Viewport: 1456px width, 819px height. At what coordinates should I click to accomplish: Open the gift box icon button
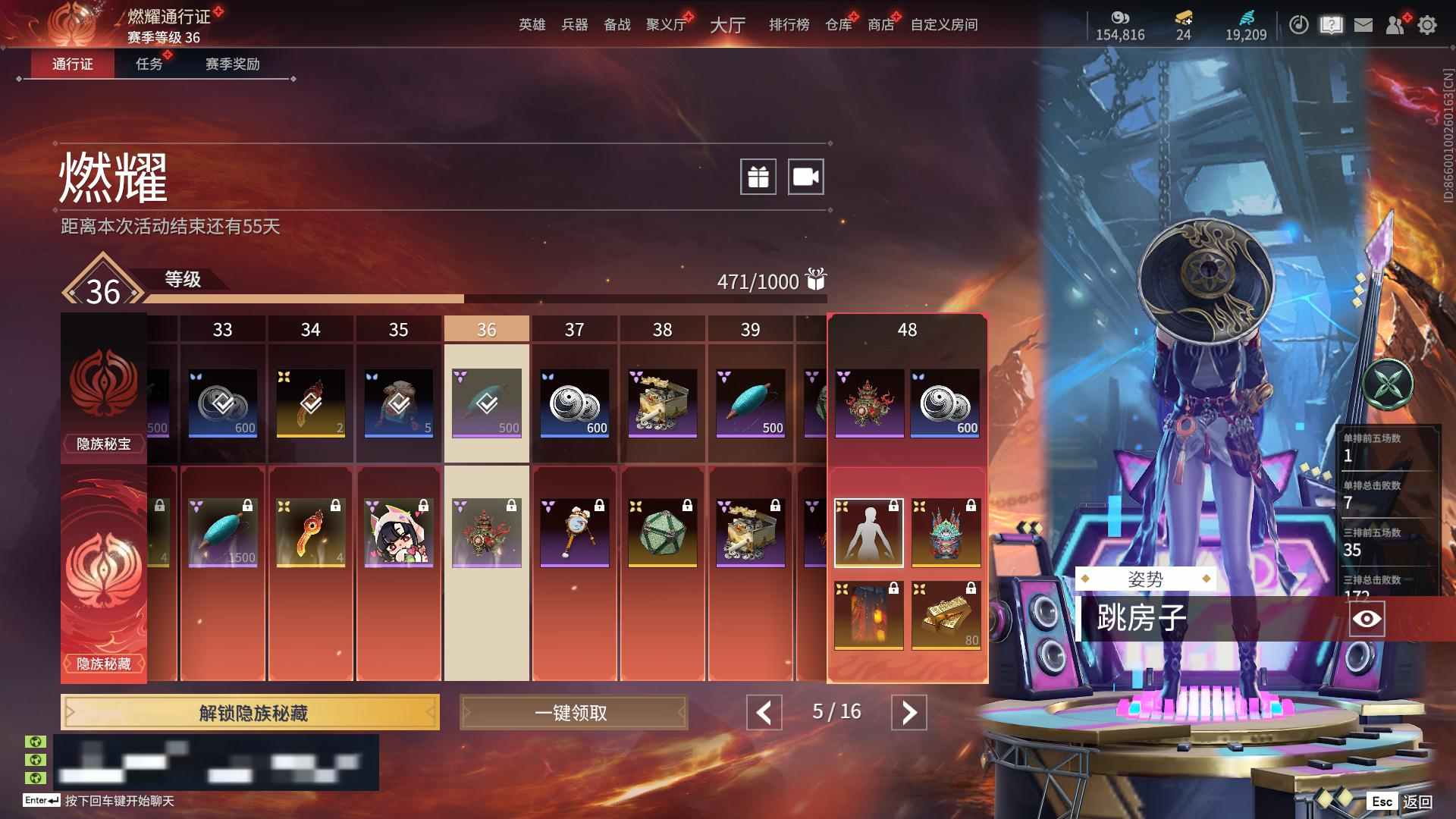pos(758,177)
